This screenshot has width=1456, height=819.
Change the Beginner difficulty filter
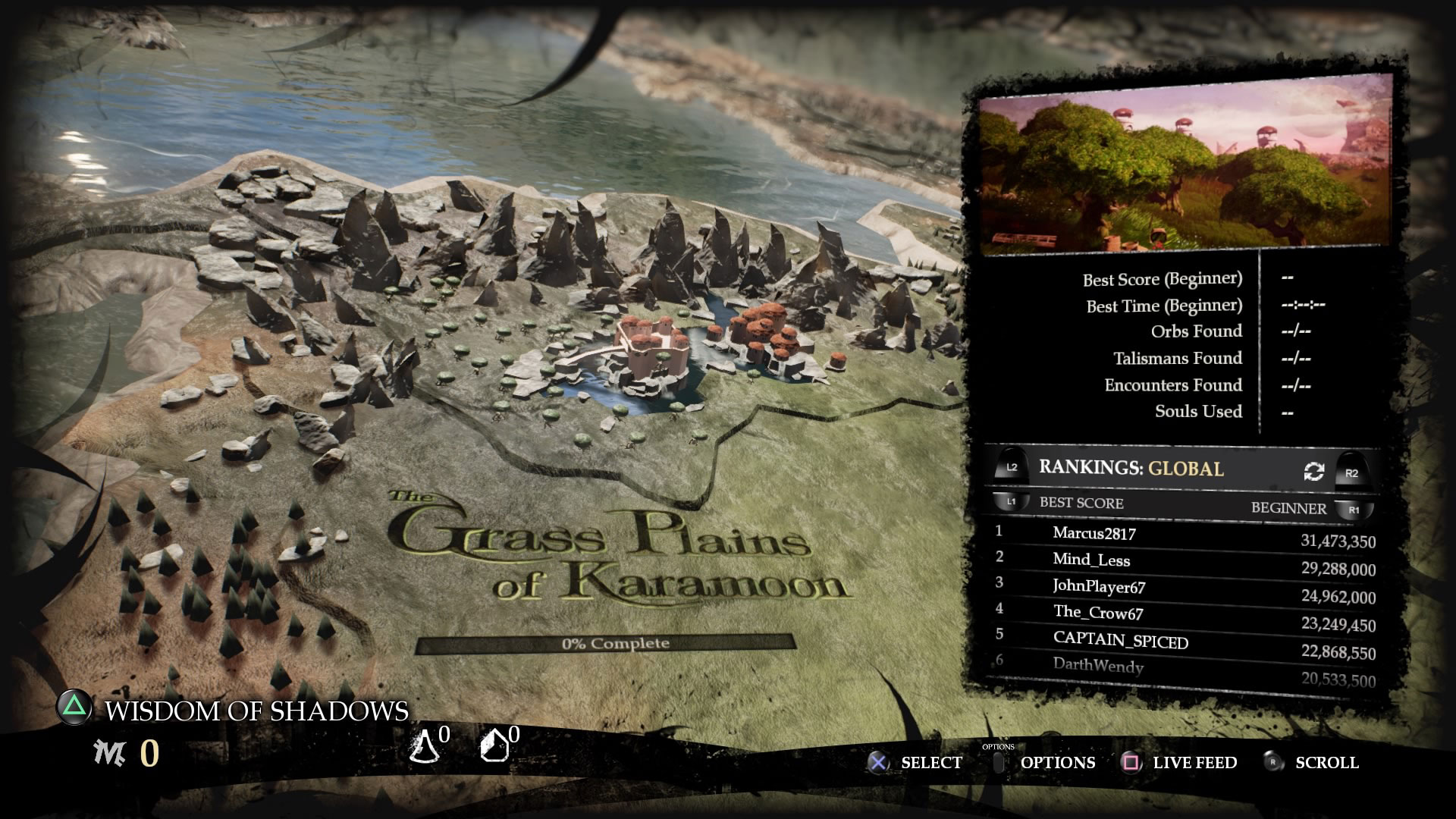pyautogui.click(x=1289, y=508)
